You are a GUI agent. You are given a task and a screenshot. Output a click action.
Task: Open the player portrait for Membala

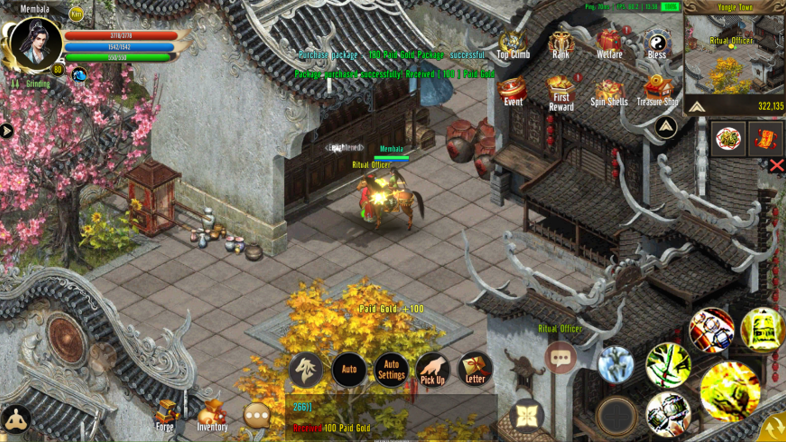(35, 43)
